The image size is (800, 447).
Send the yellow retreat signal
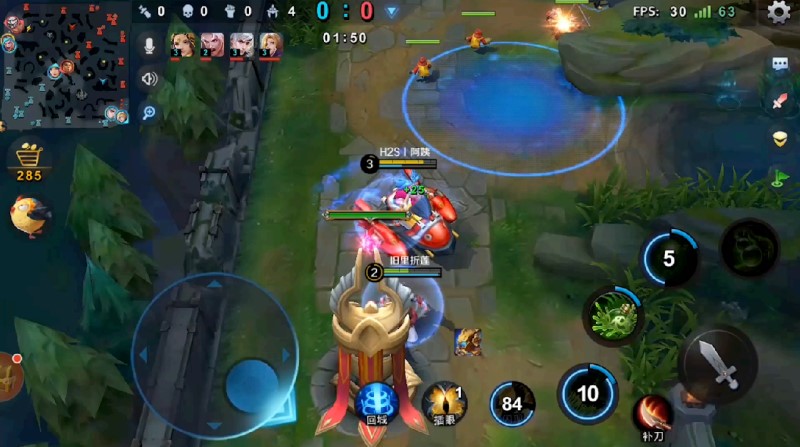coord(780,139)
